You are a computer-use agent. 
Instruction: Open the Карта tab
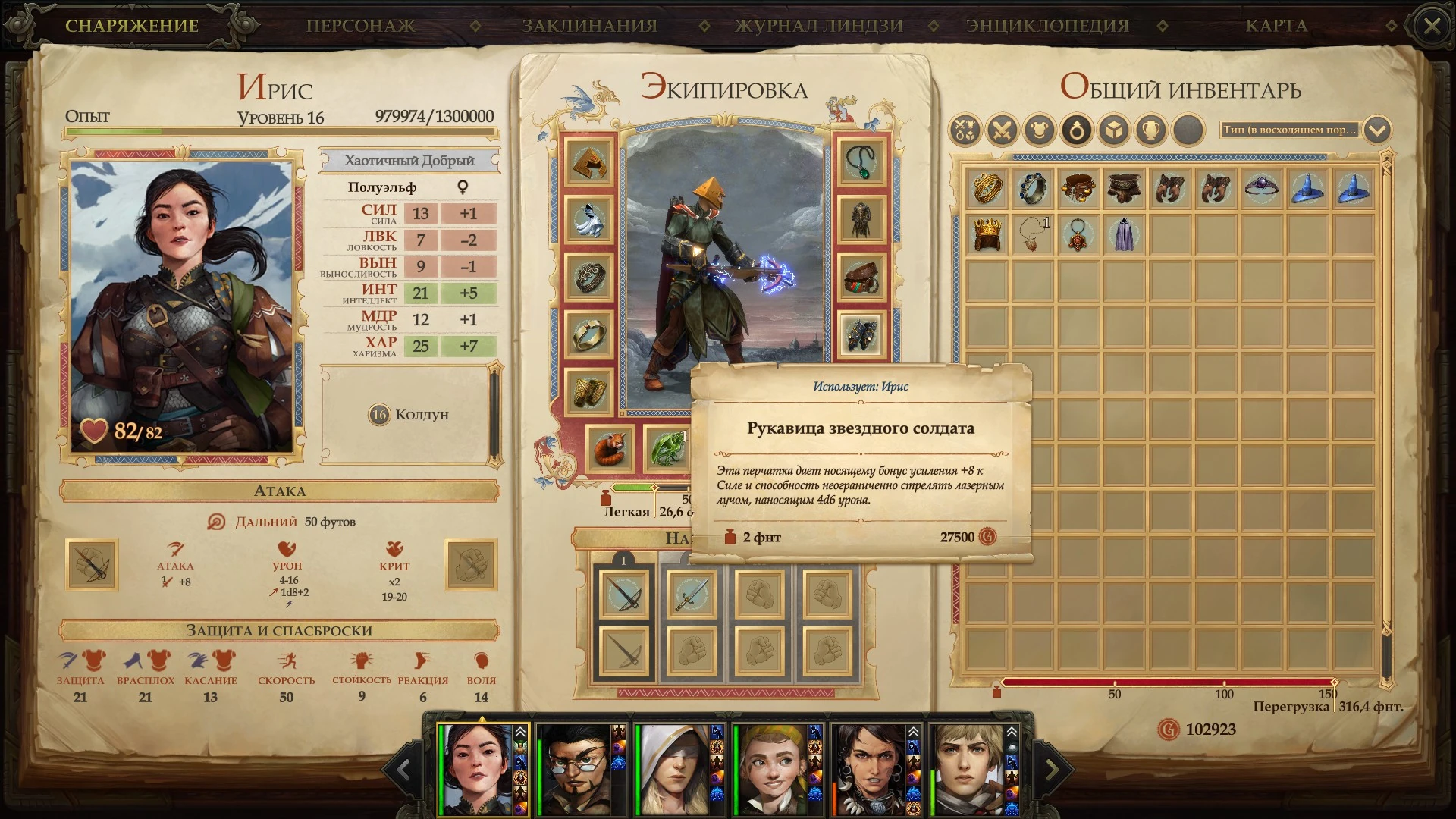1276,26
